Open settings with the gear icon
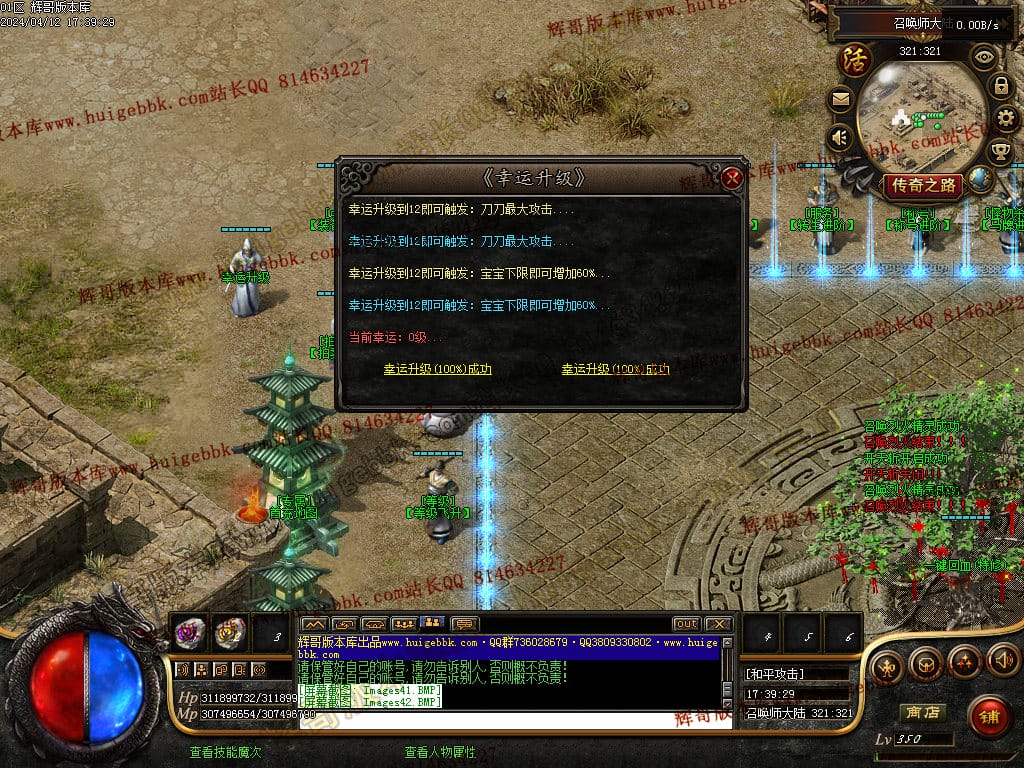 click(x=1007, y=119)
